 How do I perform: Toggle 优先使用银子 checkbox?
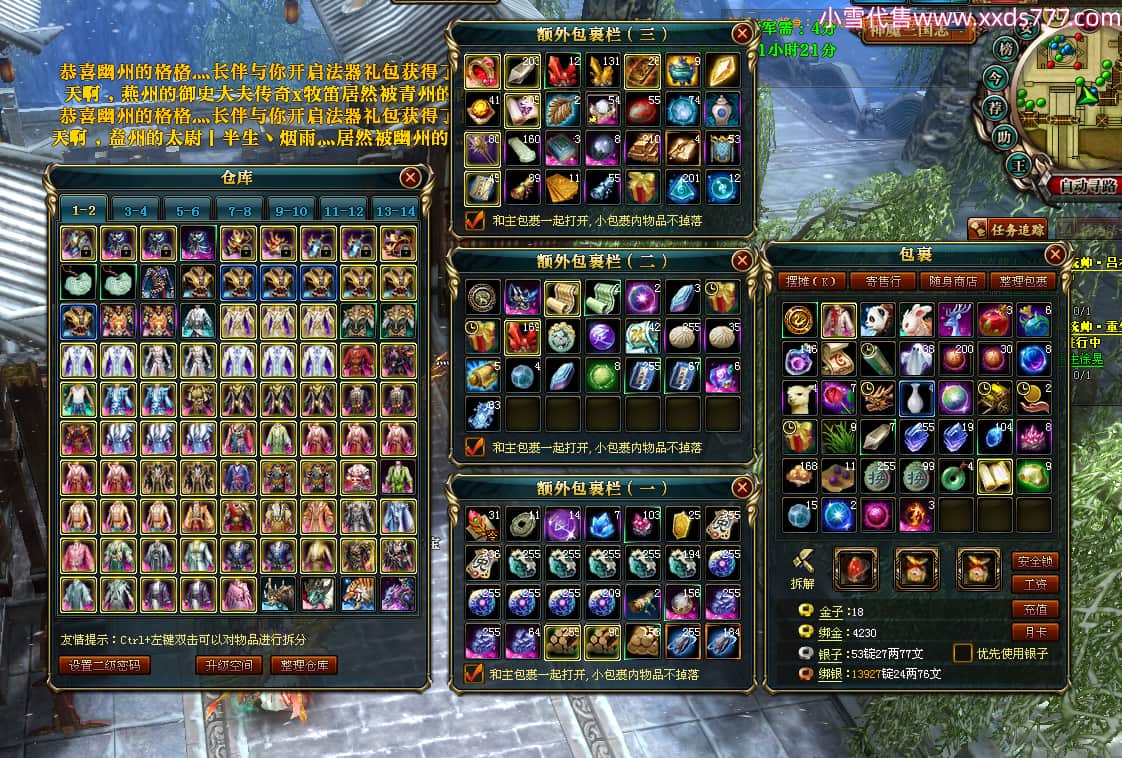[x=962, y=653]
